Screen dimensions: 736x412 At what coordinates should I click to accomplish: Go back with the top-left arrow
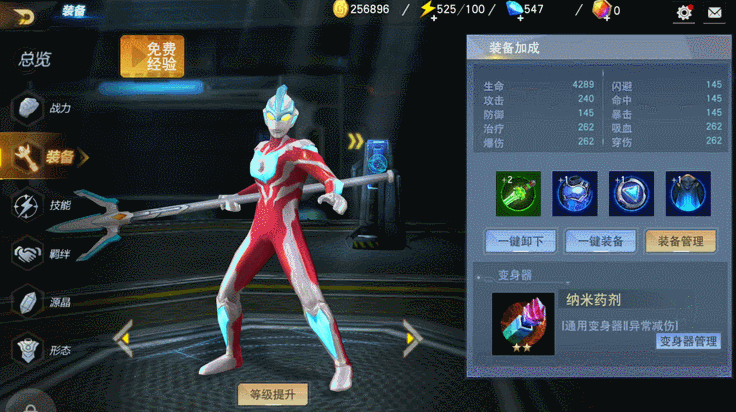23,14
